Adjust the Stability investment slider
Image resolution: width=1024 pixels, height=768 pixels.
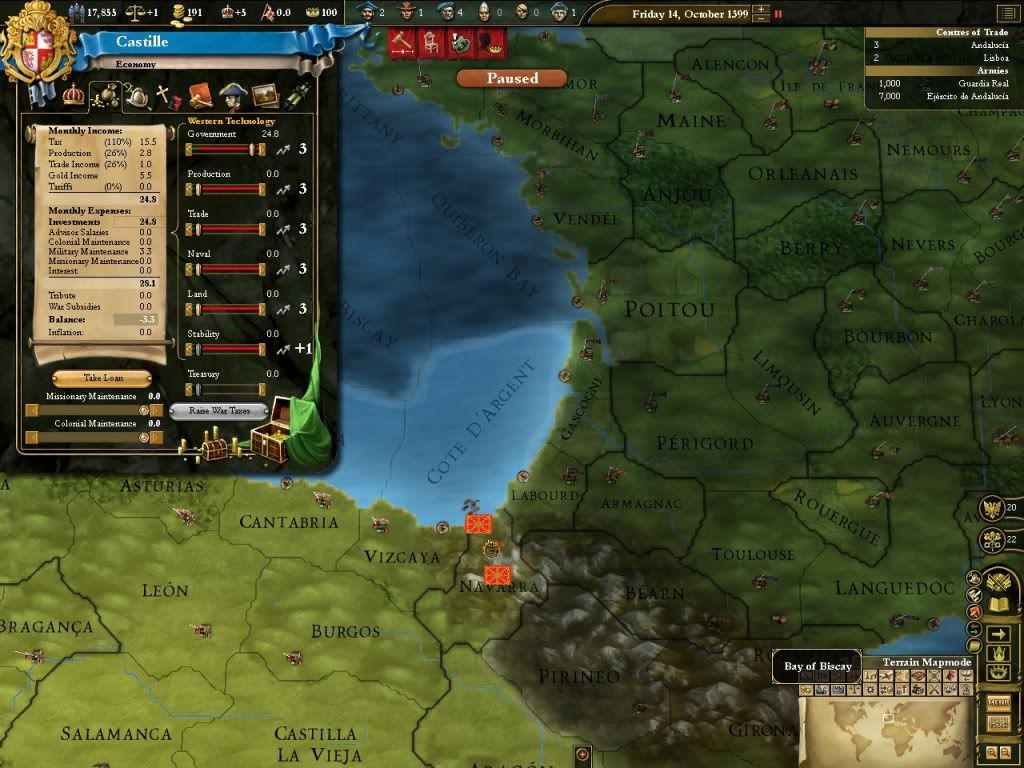[x=226, y=349]
